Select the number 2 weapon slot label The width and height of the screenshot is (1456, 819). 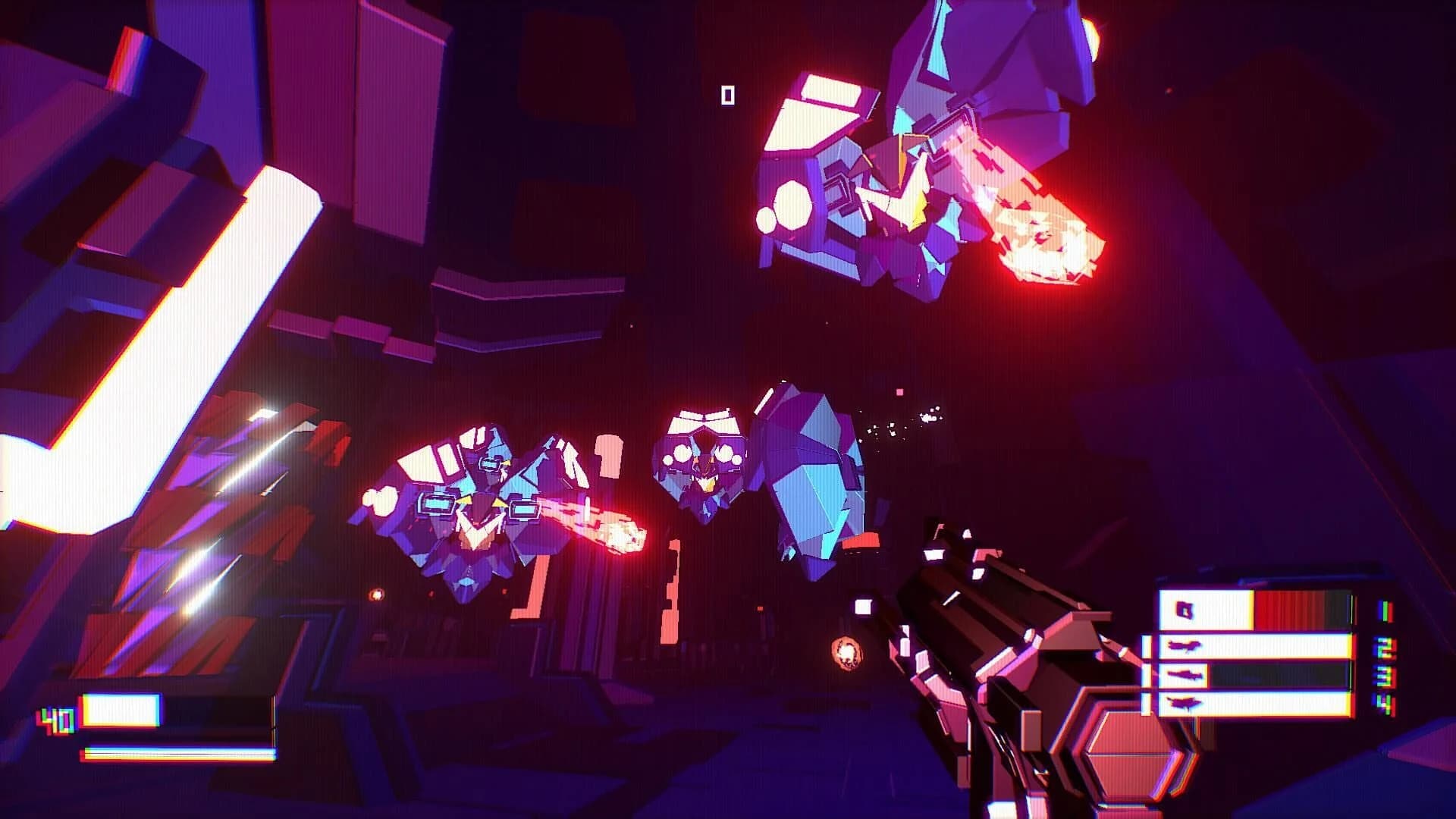click(1385, 648)
